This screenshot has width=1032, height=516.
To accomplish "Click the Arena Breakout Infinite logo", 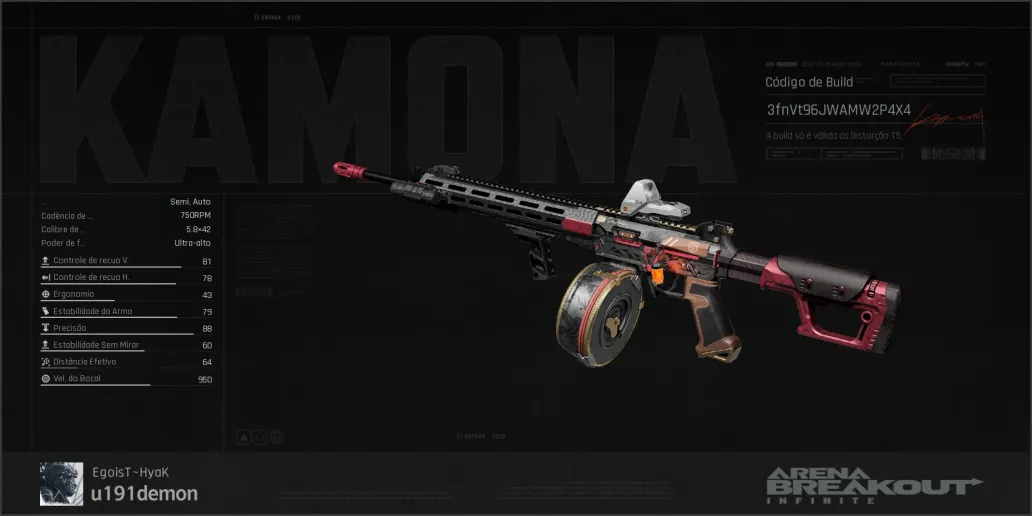I will pos(872,485).
